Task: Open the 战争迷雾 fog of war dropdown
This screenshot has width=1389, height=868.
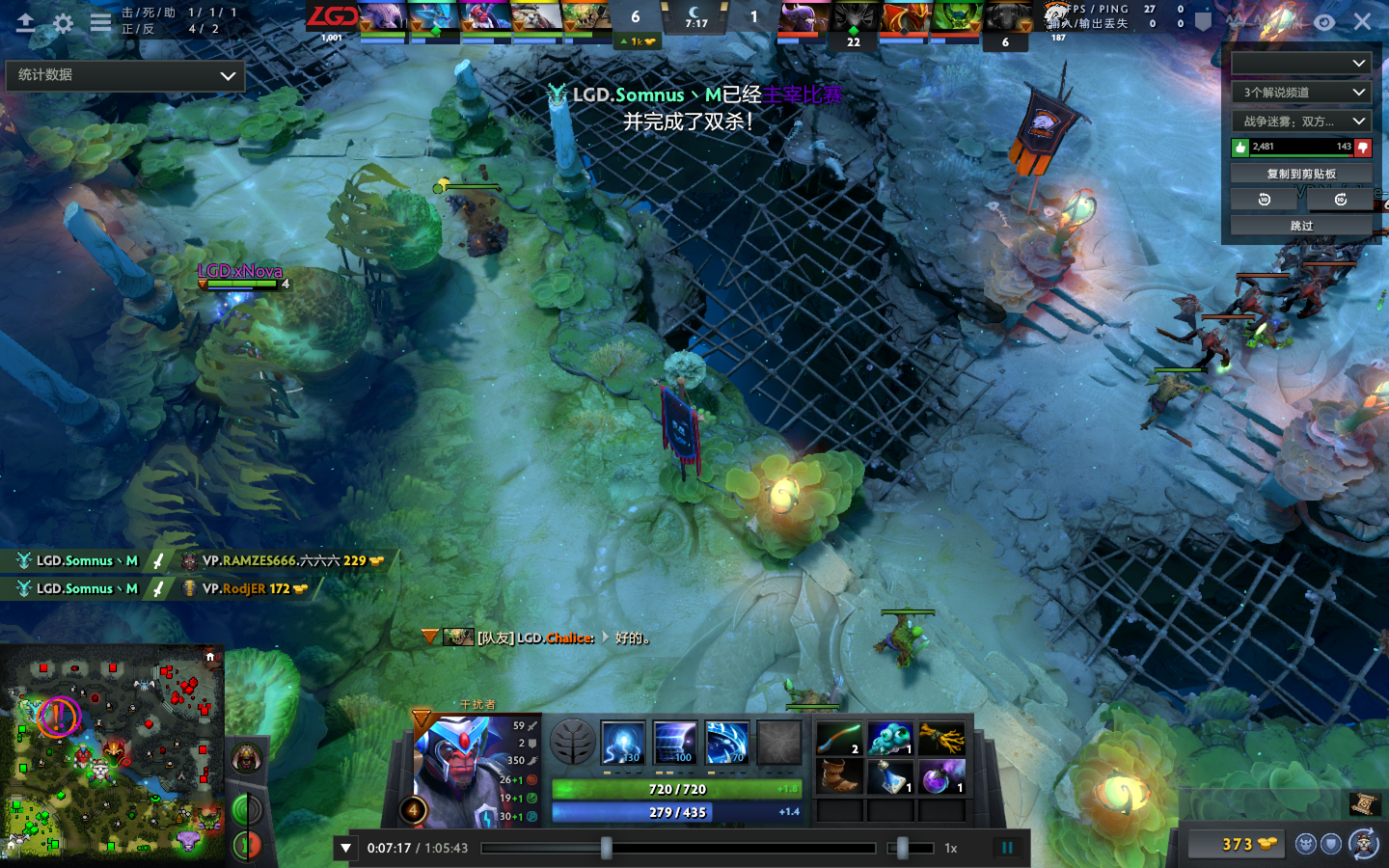Action: tap(1301, 121)
